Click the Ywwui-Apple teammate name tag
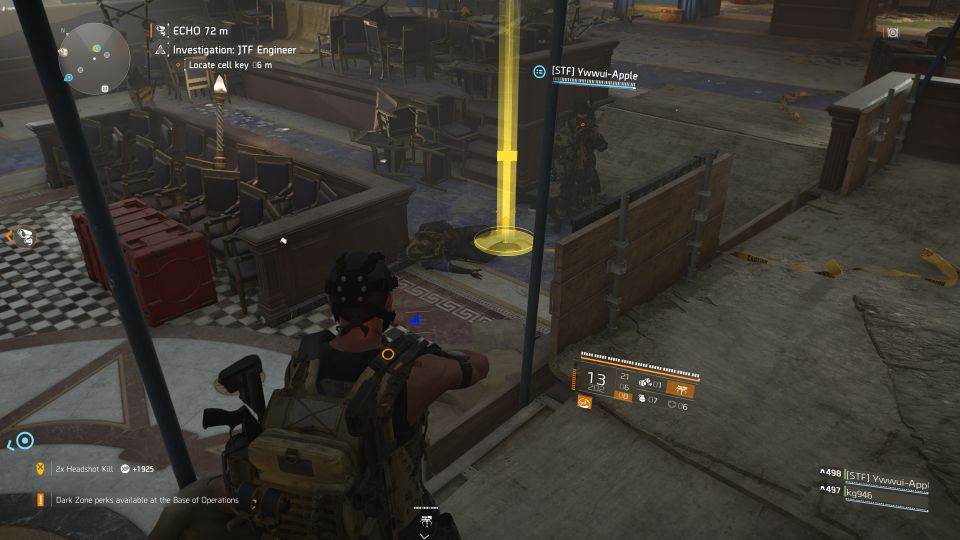Image resolution: width=960 pixels, height=540 pixels. pyautogui.click(x=594, y=73)
